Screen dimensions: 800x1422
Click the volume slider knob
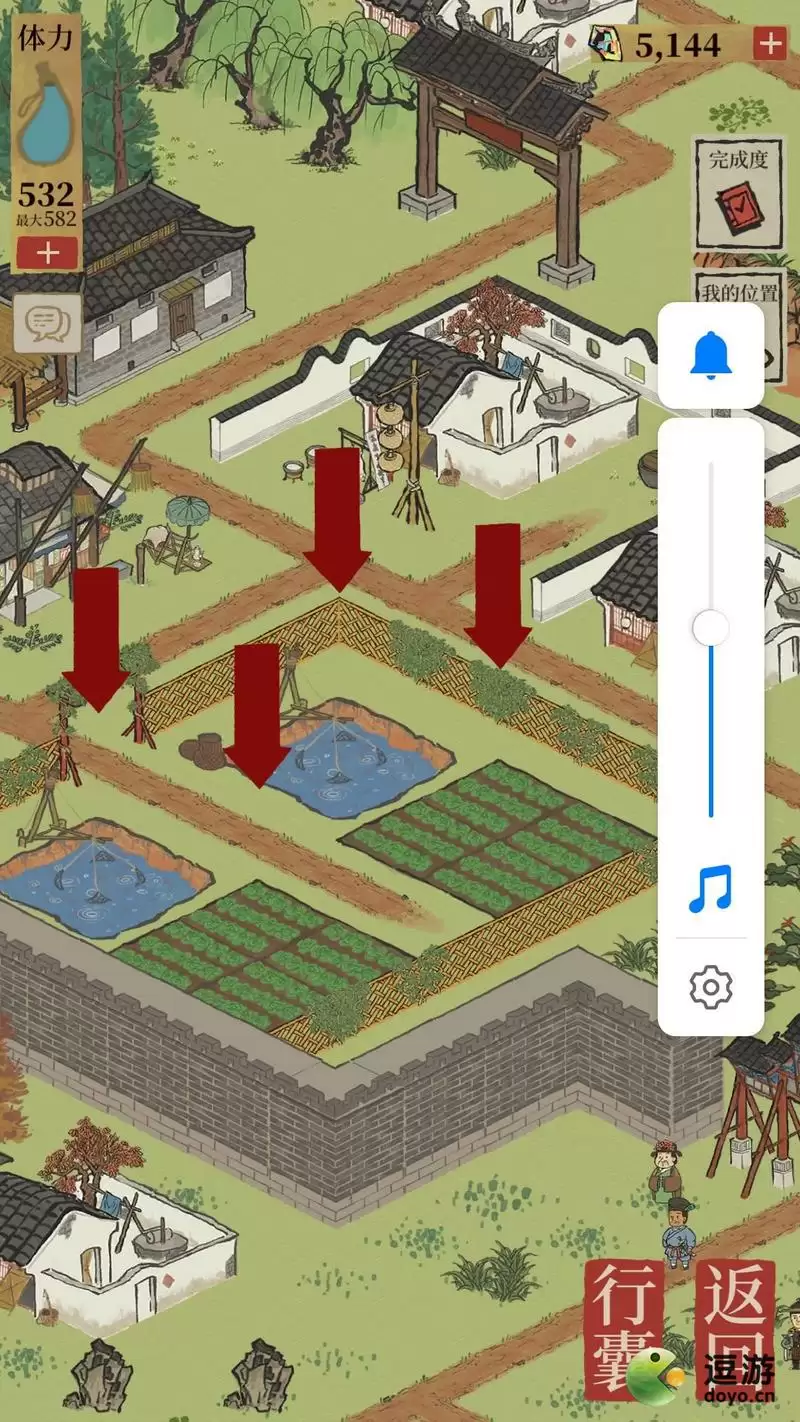(x=711, y=628)
